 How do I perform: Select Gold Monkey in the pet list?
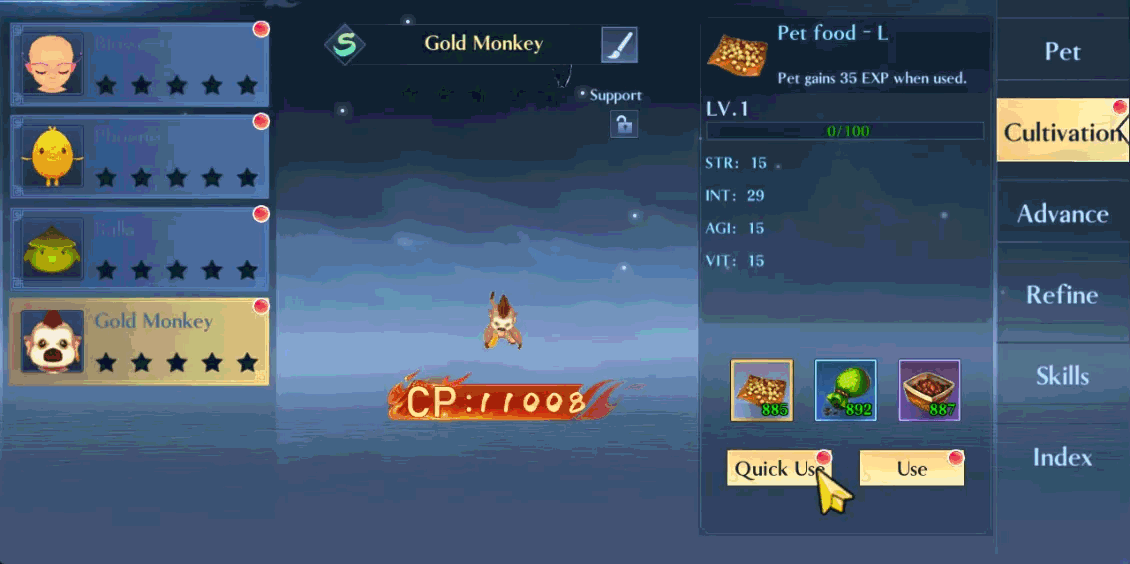pos(140,341)
